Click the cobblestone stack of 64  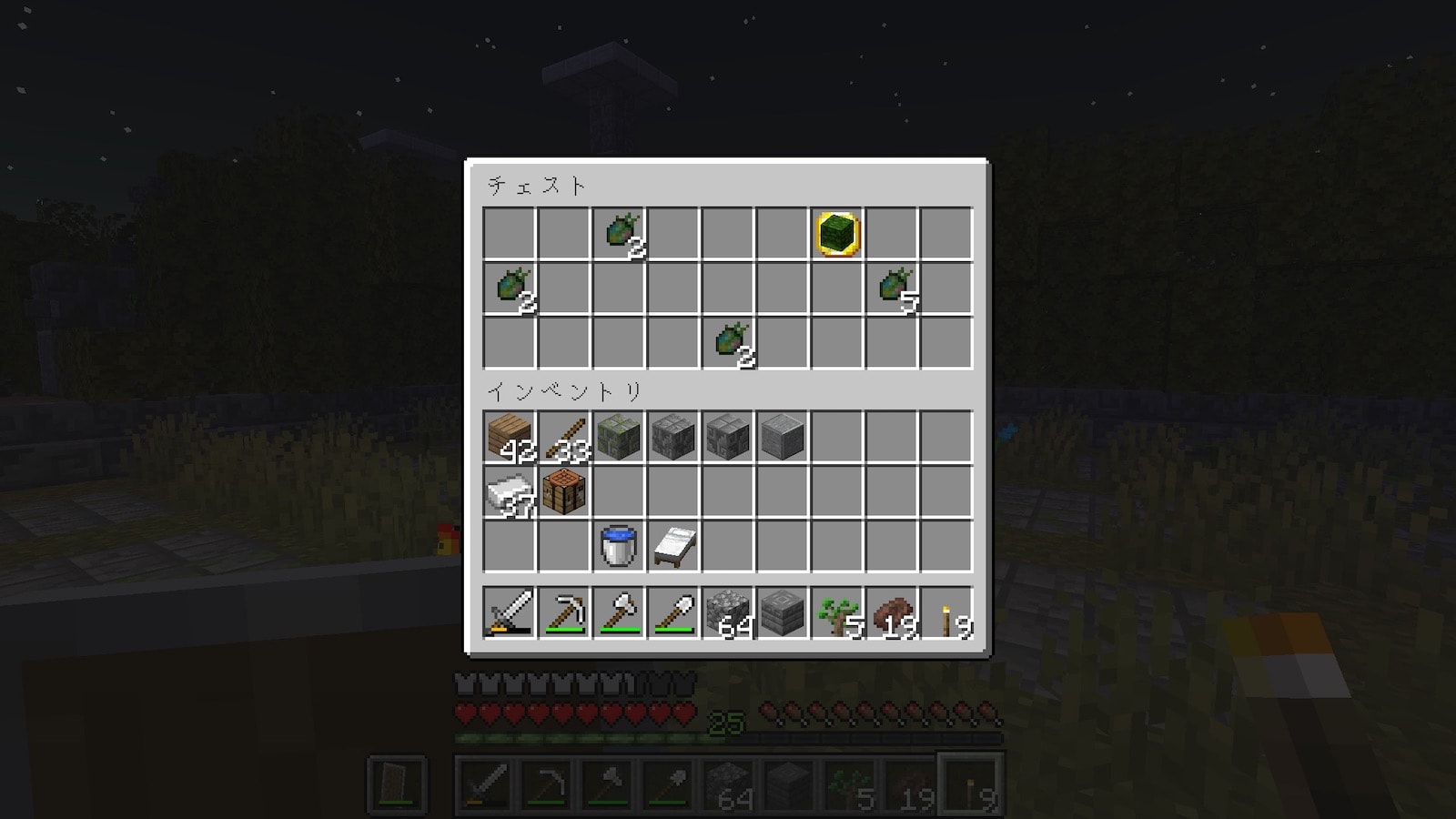point(728,612)
